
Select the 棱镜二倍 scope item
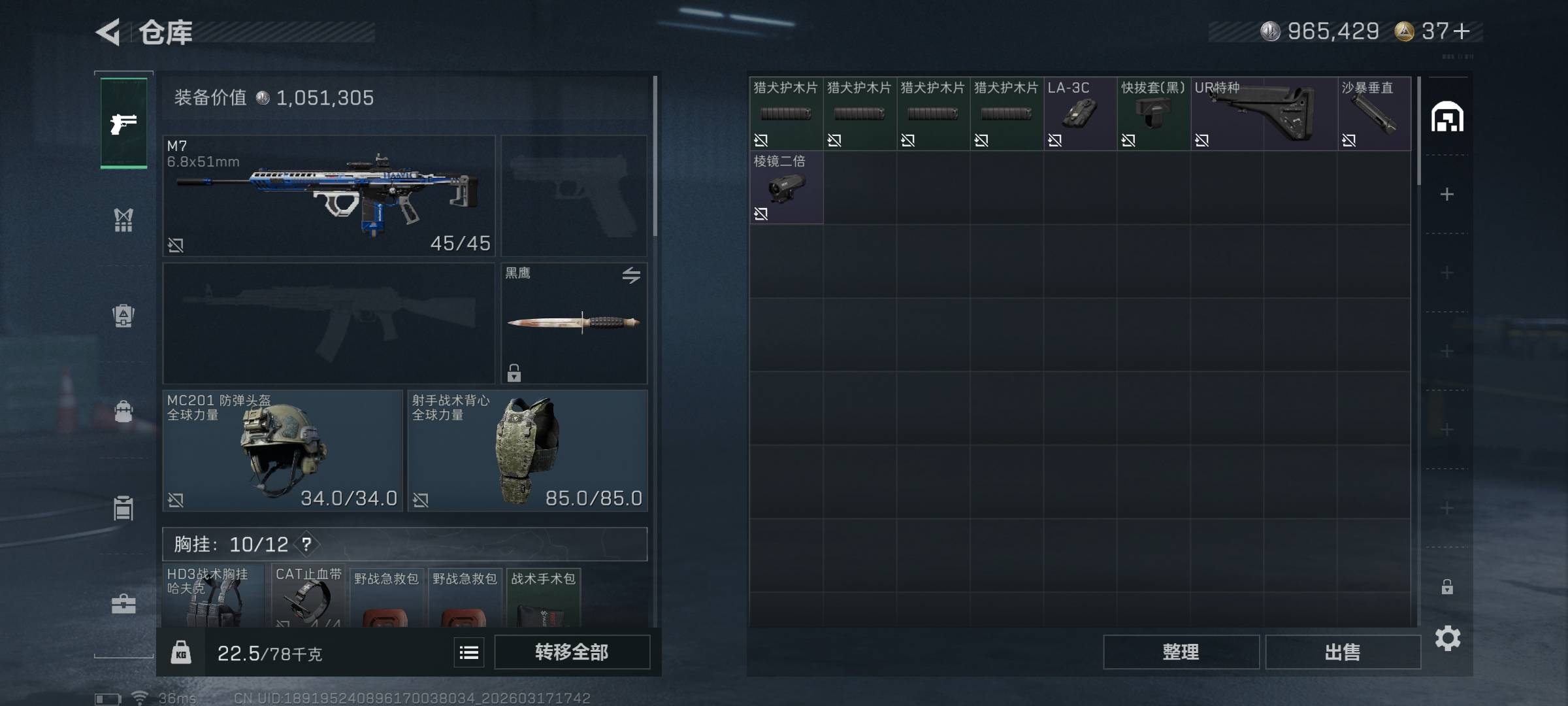(x=786, y=188)
